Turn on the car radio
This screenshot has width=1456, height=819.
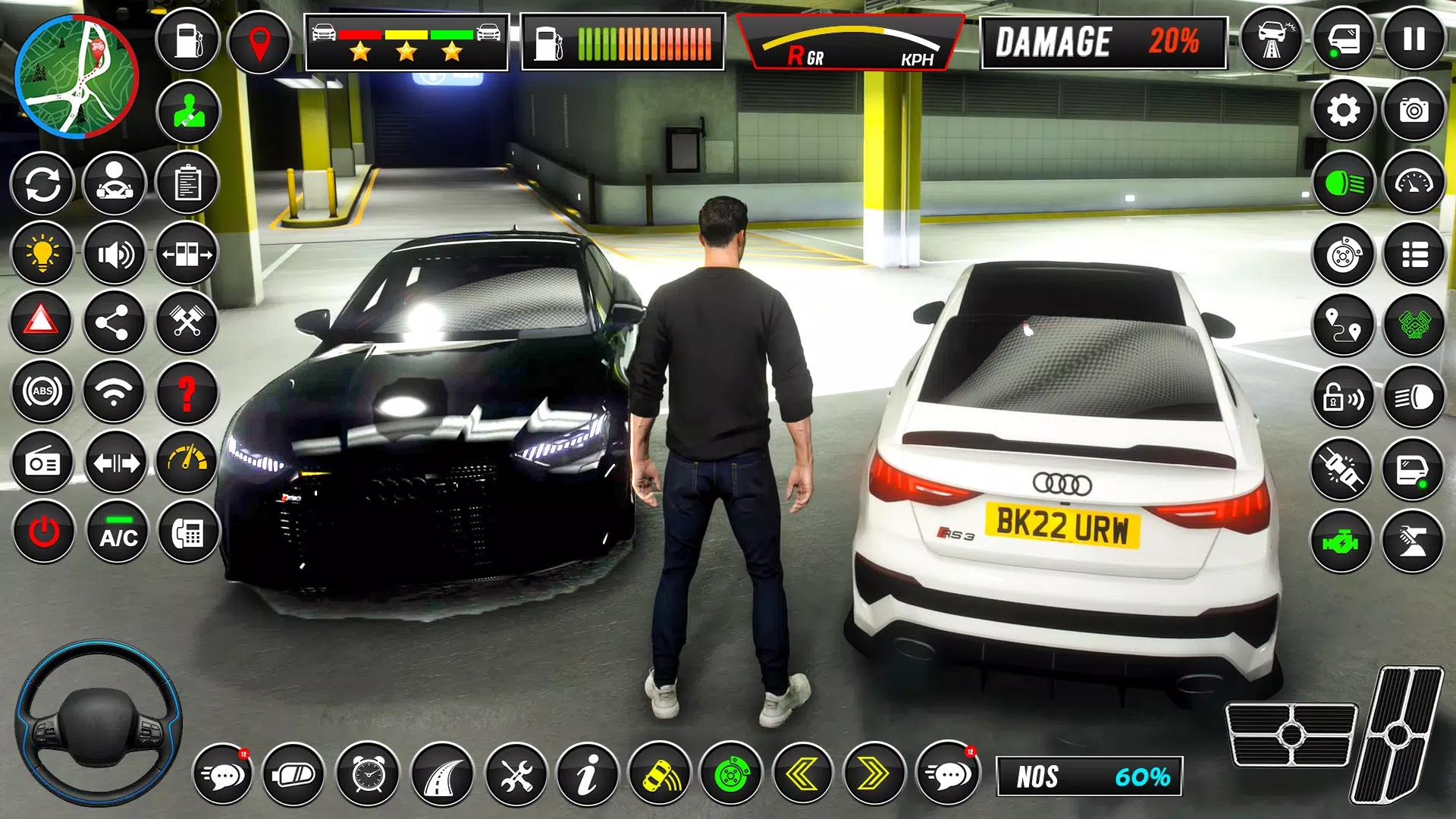point(42,463)
